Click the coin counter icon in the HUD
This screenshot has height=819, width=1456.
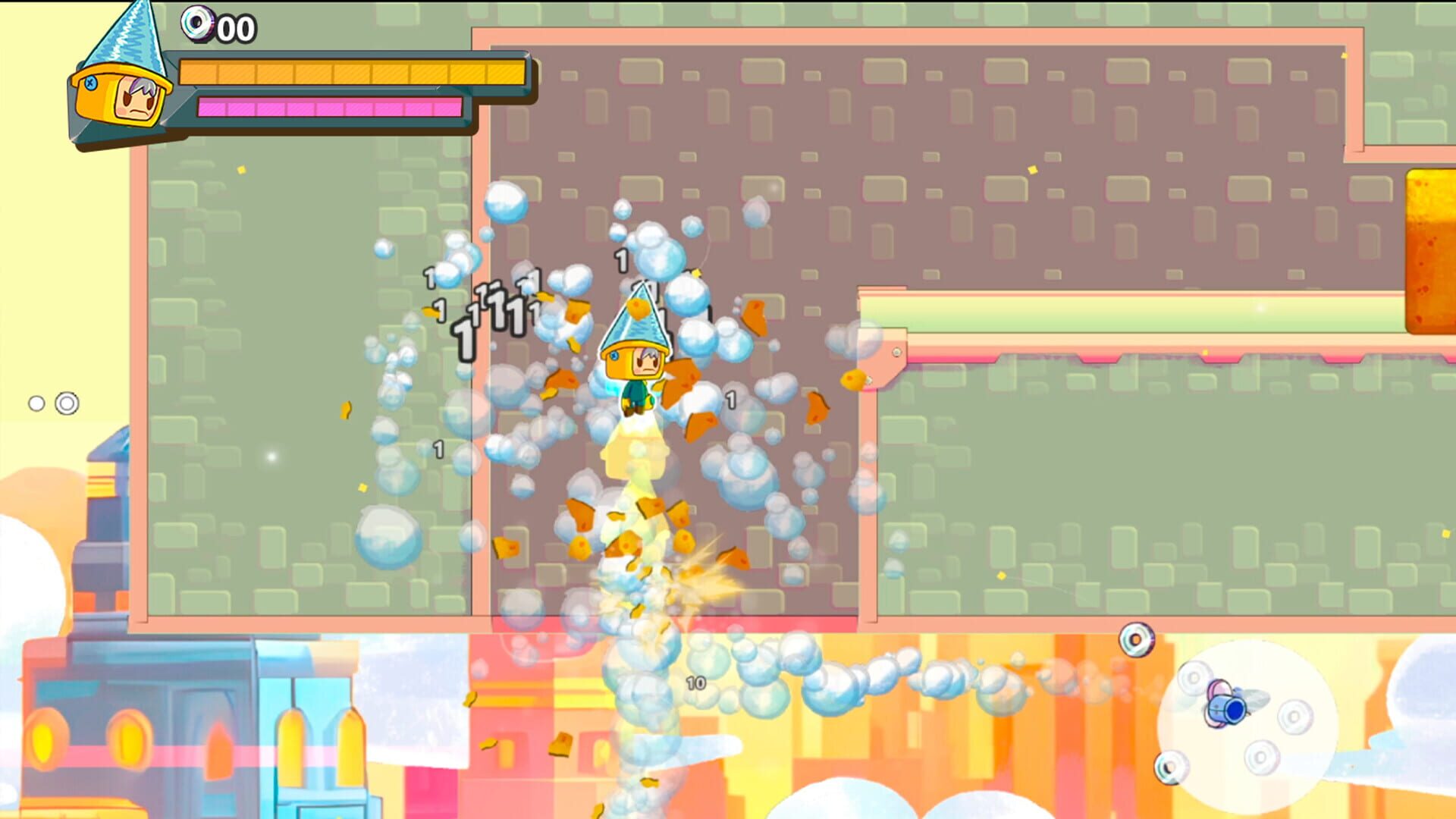196,25
